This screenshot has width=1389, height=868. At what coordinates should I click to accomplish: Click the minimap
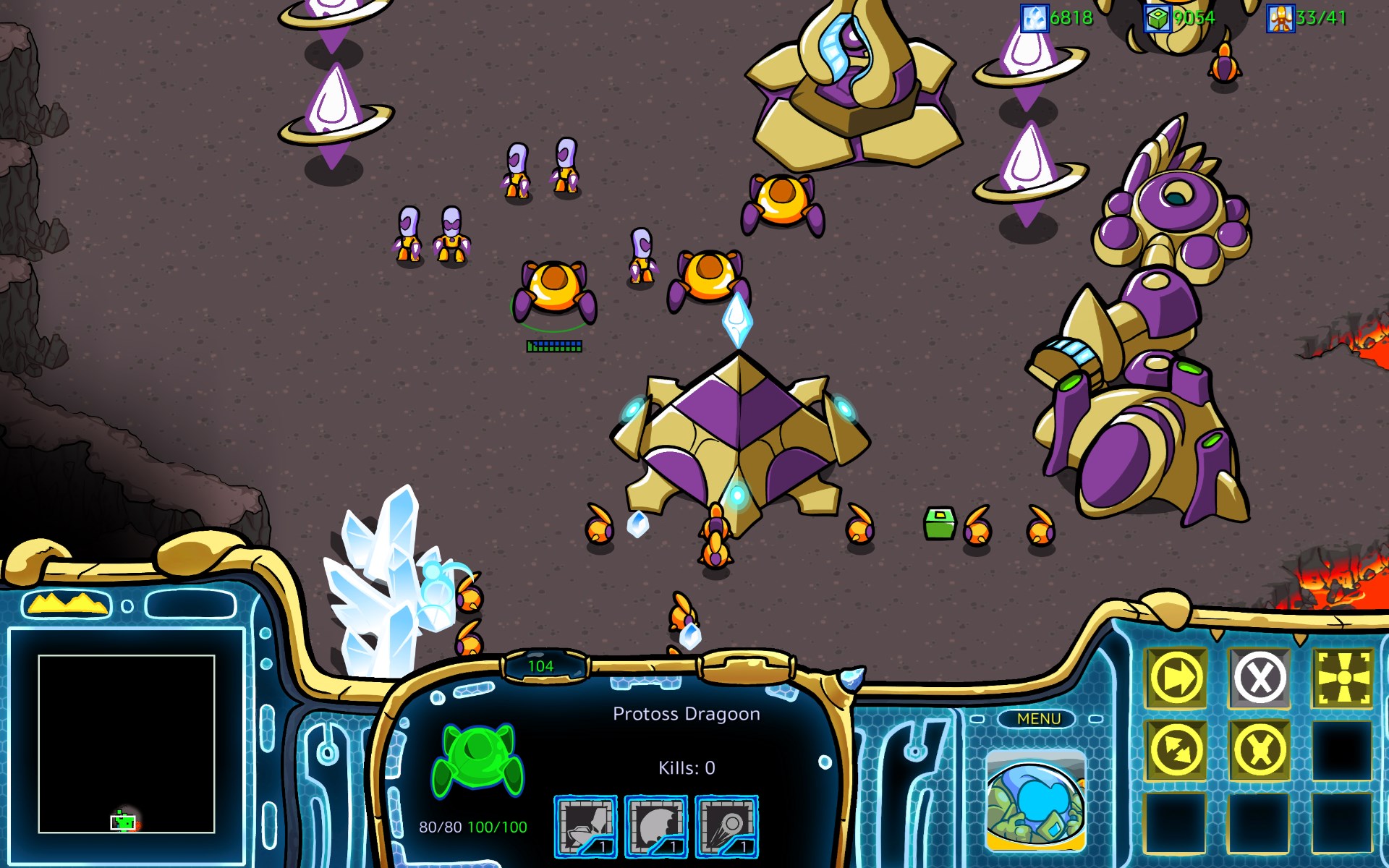tap(127, 744)
